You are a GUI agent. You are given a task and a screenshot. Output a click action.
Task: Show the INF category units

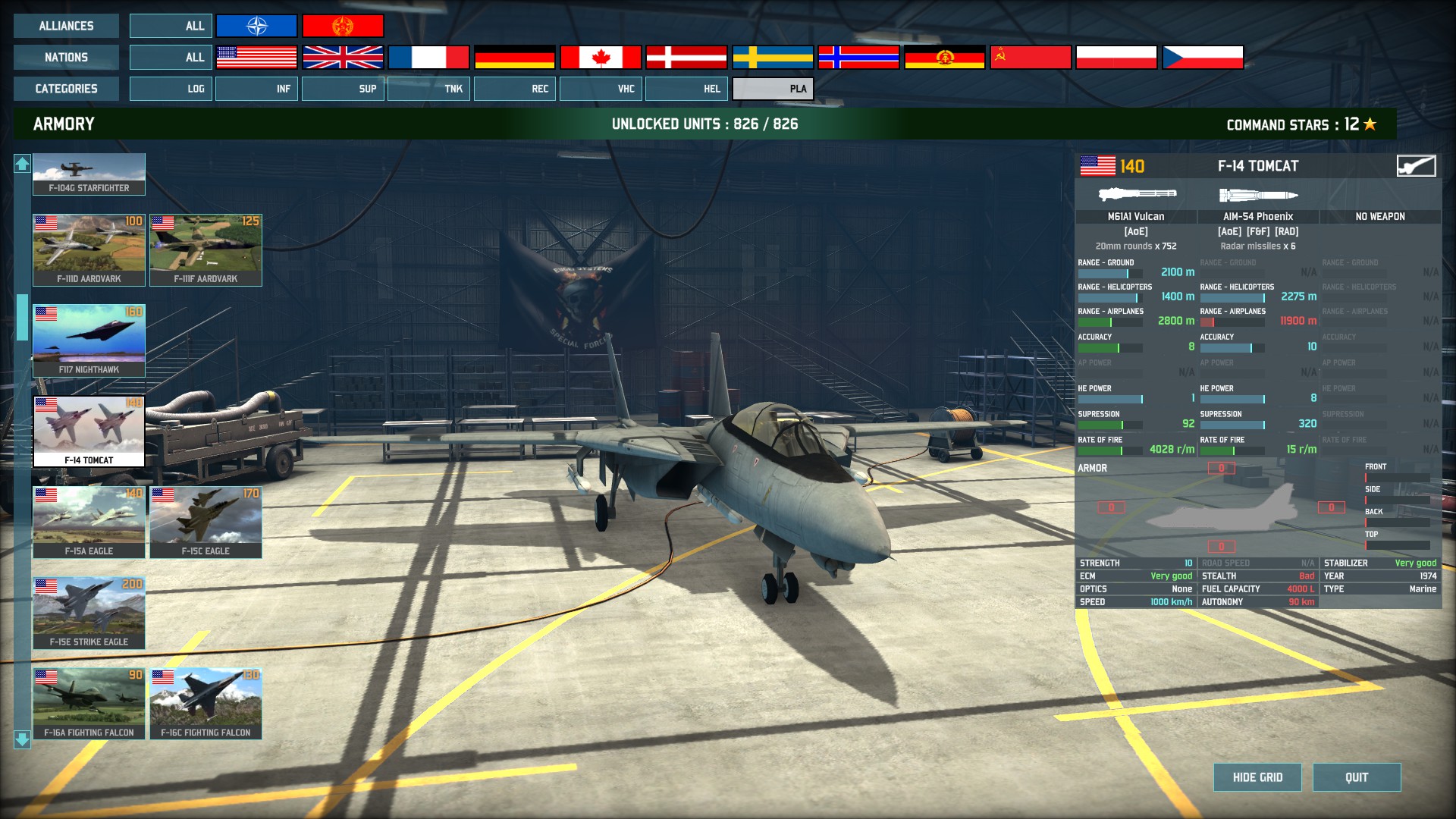pos(256,89)
